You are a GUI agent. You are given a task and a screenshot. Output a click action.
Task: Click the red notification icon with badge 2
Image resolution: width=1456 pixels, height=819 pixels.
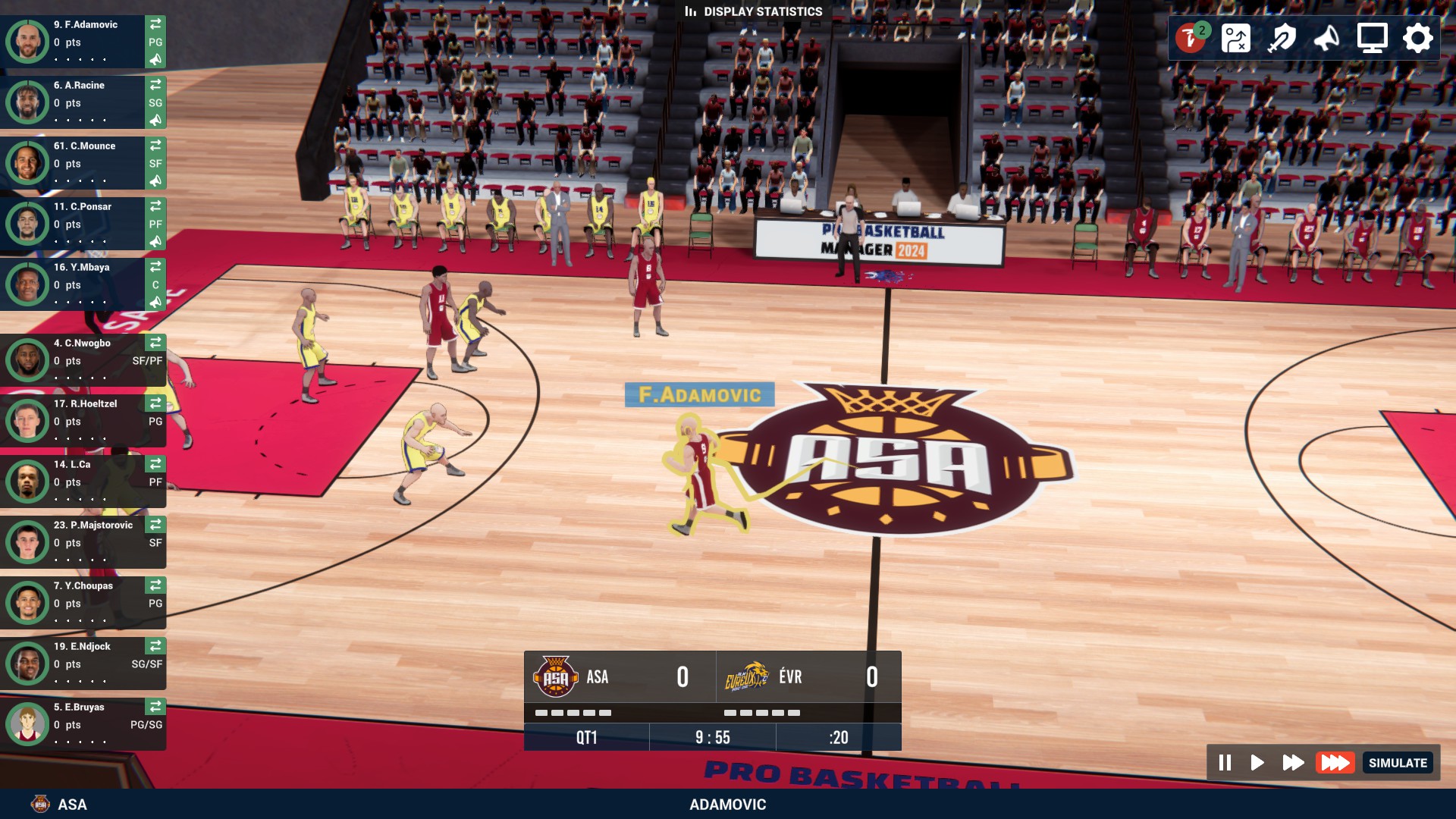coord(1191,36)
